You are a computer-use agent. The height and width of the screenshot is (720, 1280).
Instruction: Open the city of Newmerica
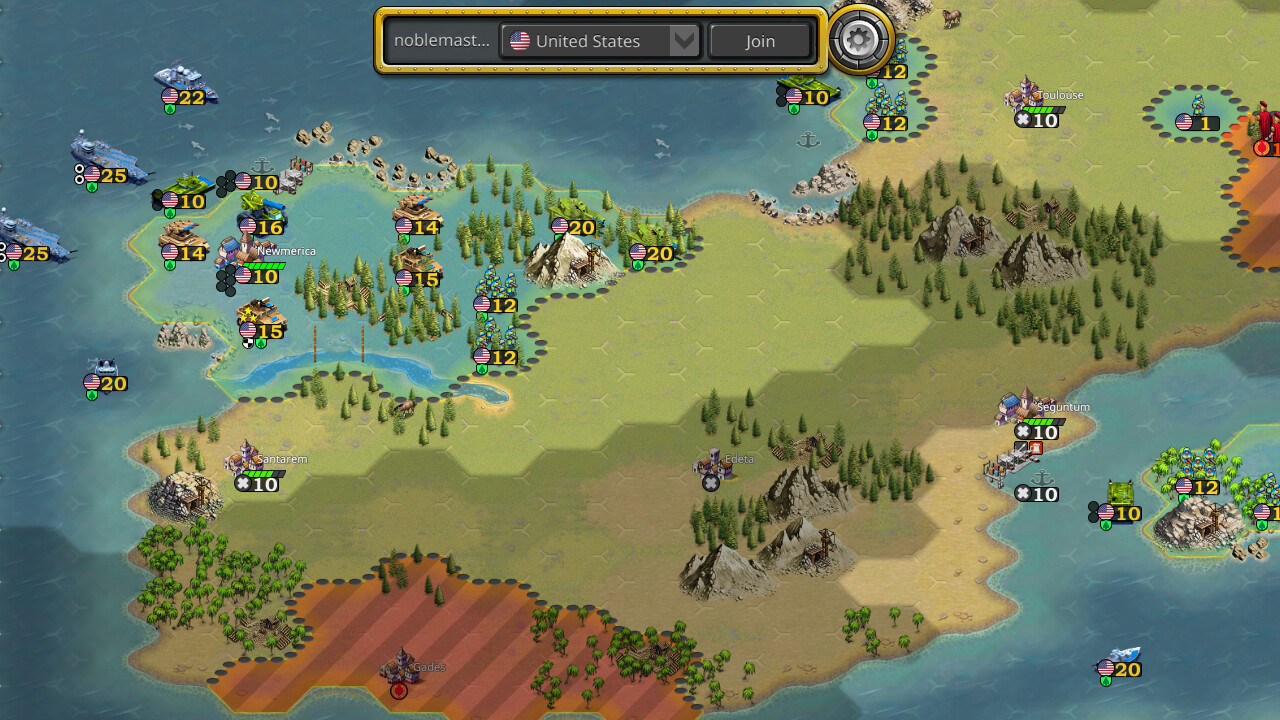(x=237, y=250)
